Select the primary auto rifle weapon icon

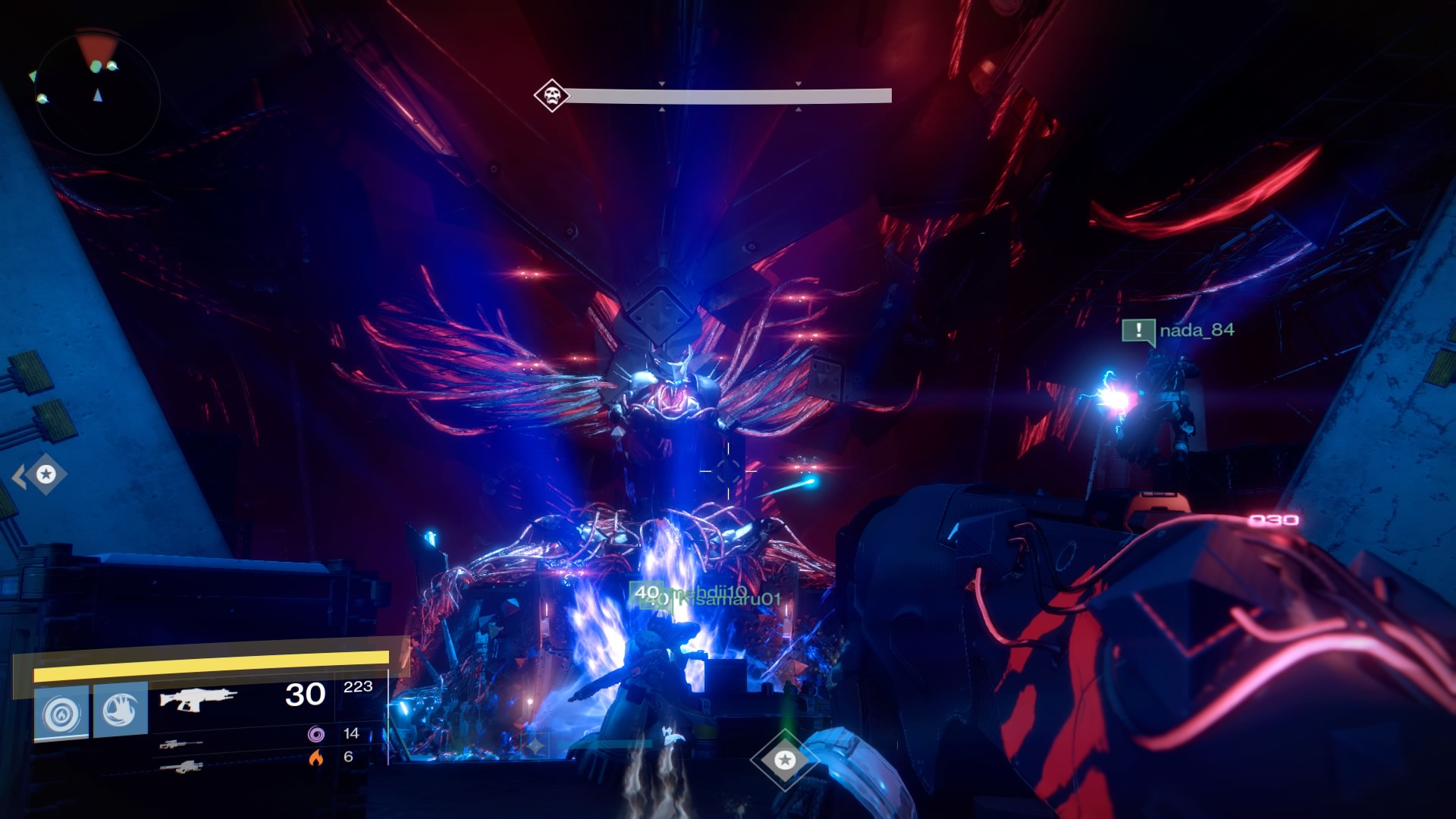pyautogui.click(x=198, y=698)
